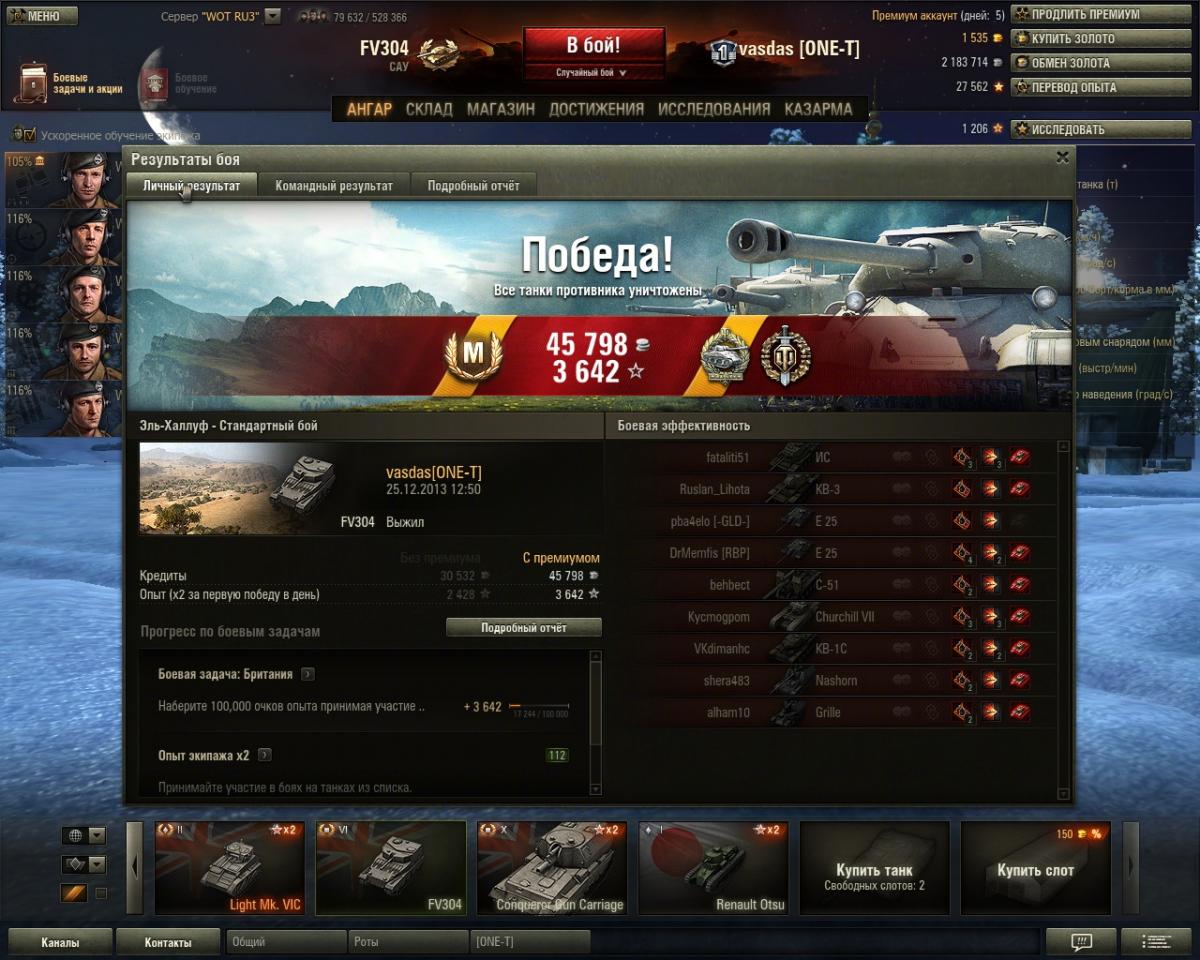Start battle with the В бой! button
This screenshot has height=960, width=1200.
point(593,46)
